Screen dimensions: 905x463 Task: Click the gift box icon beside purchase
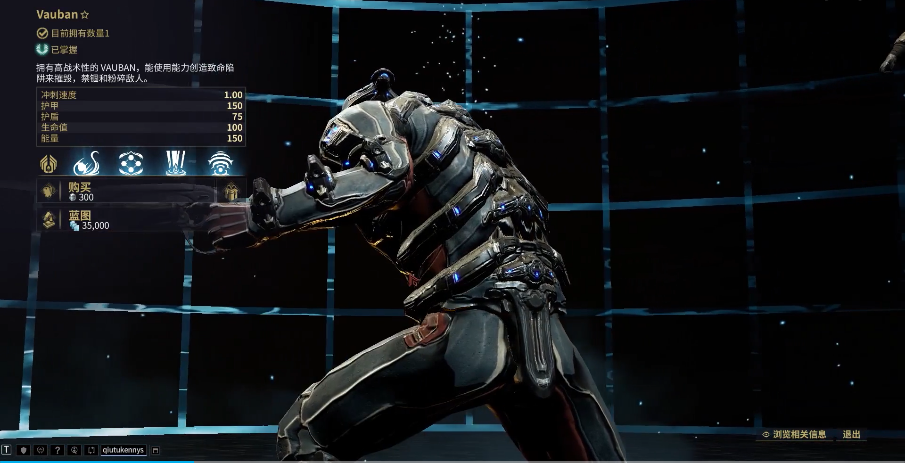point(232,191)
